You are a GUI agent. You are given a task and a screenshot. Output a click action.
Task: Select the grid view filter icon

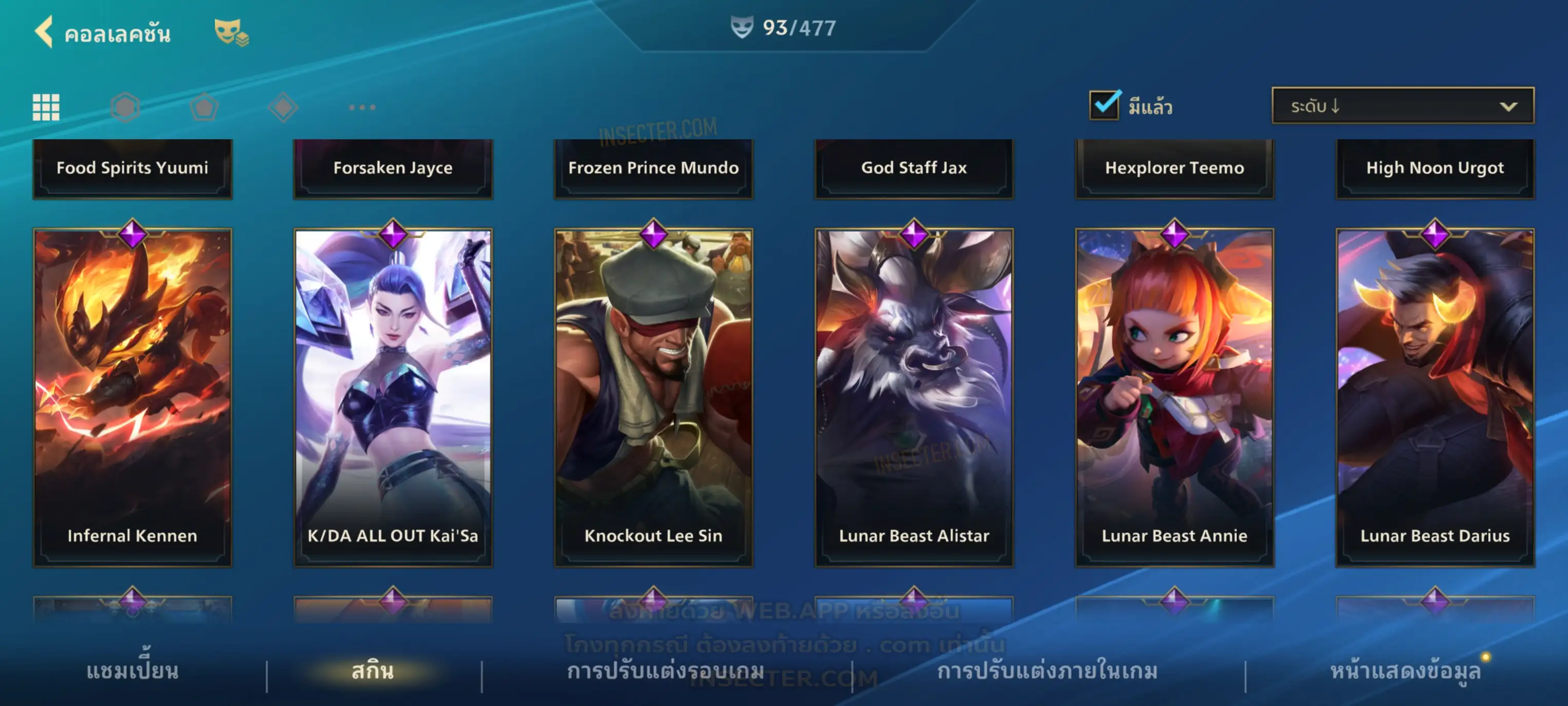coord(46,107)
